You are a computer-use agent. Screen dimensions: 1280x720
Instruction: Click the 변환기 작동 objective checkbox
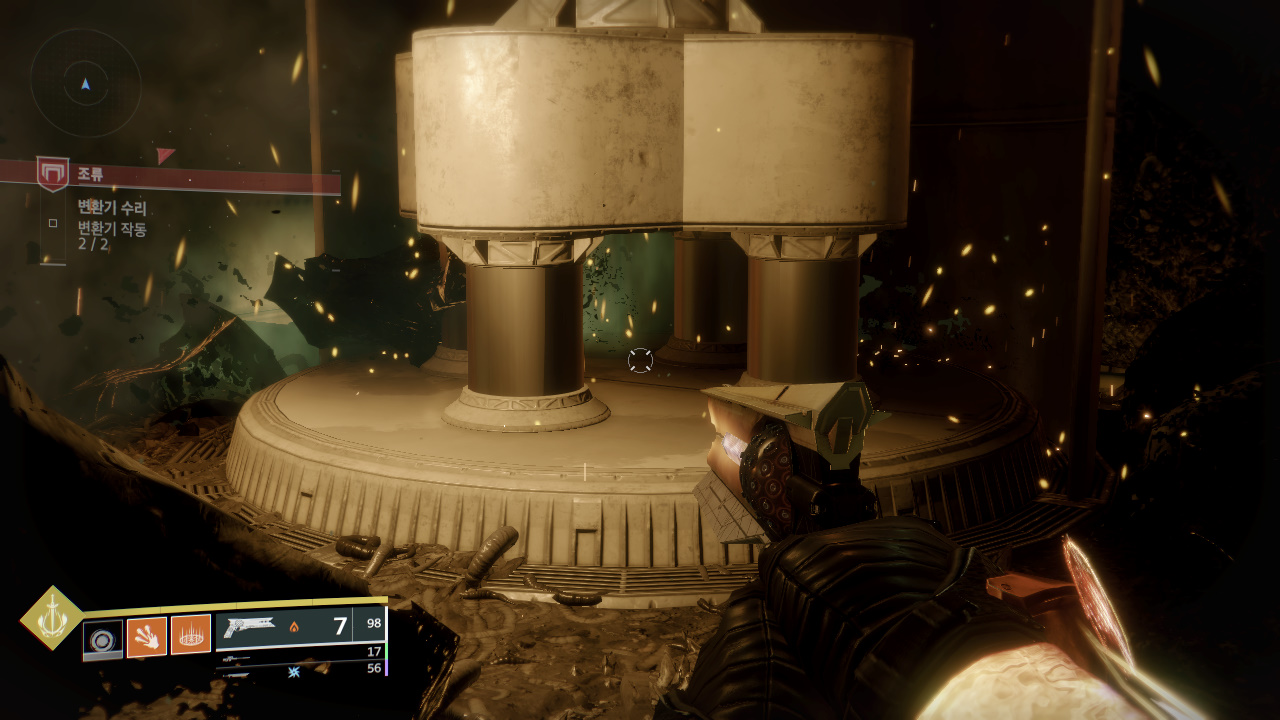(x=53, y=223)
